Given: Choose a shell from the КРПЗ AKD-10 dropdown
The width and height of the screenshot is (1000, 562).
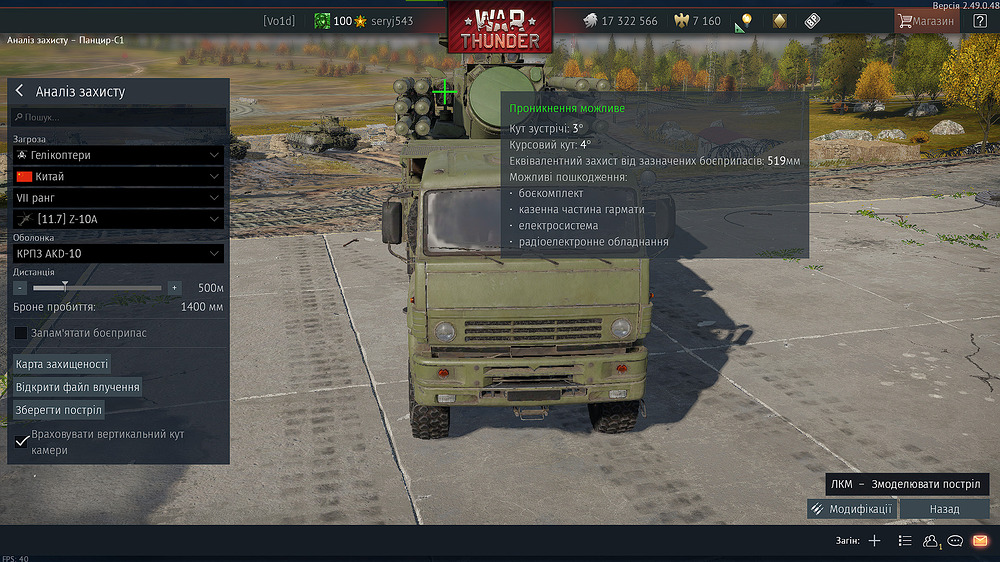Looking at the screenshot, I should tap(118, 253).
